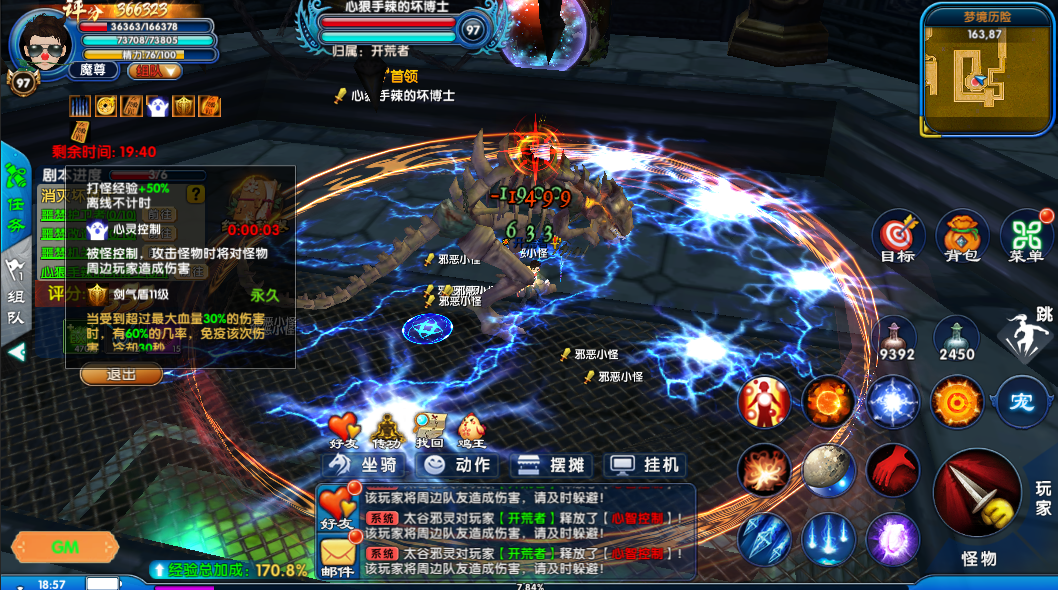Activate the purple crystal skill

tap(892, 538)
